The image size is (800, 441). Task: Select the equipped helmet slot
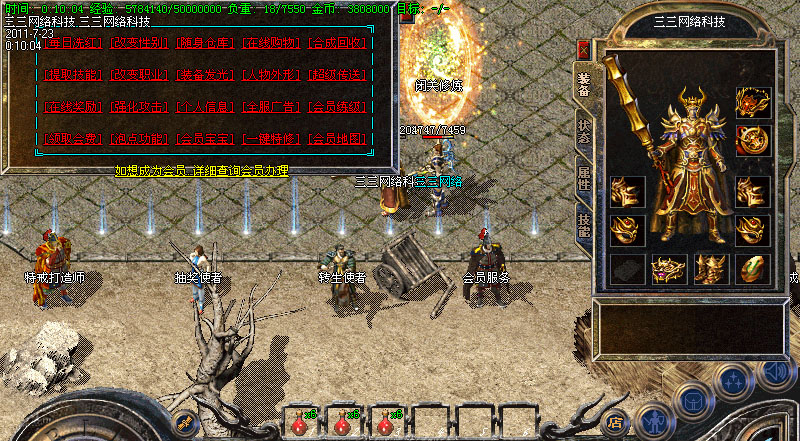pyautogui.click(x=753, y=101)
